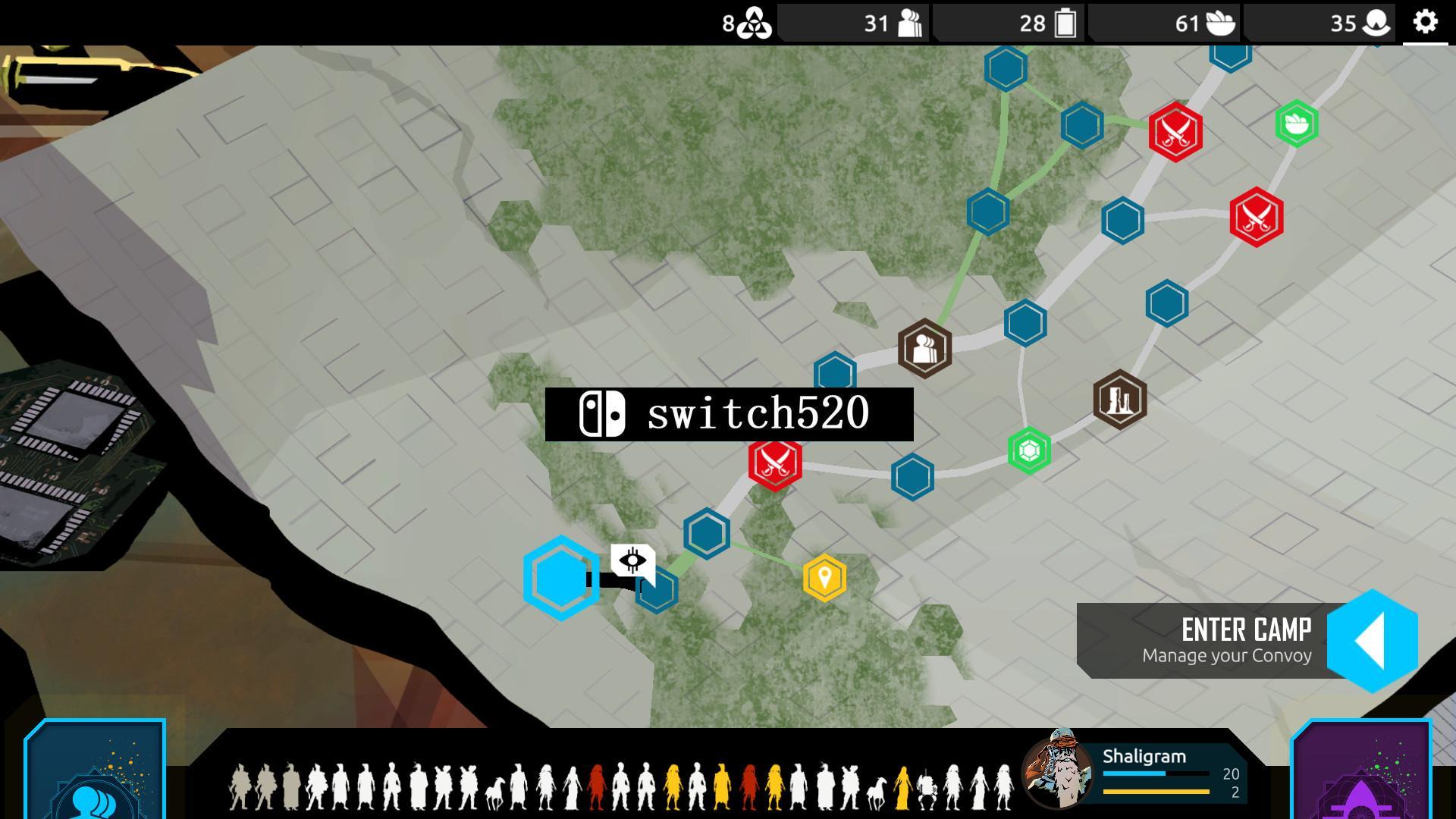This screenshot has width=1456, height=819.
Task: Select the yellow location pin map node
Action: [x=824, y=578]
